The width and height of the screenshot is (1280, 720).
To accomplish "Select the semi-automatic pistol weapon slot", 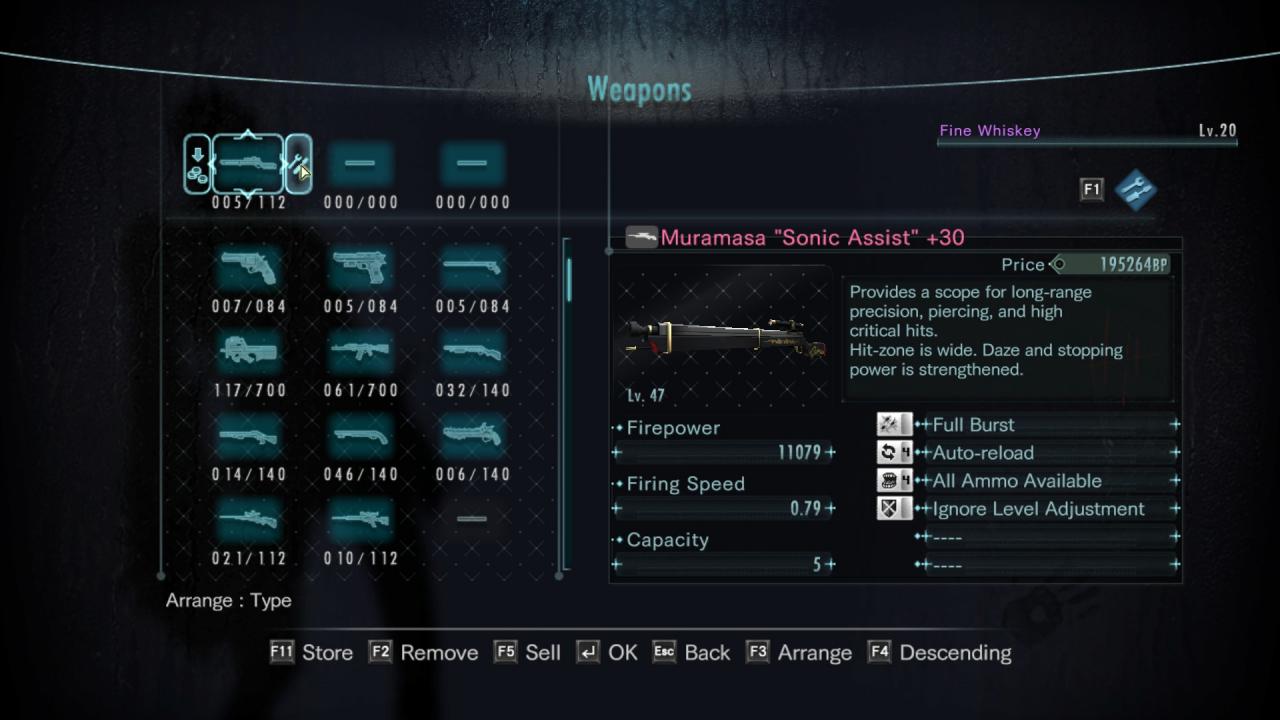I will point(360,268).
